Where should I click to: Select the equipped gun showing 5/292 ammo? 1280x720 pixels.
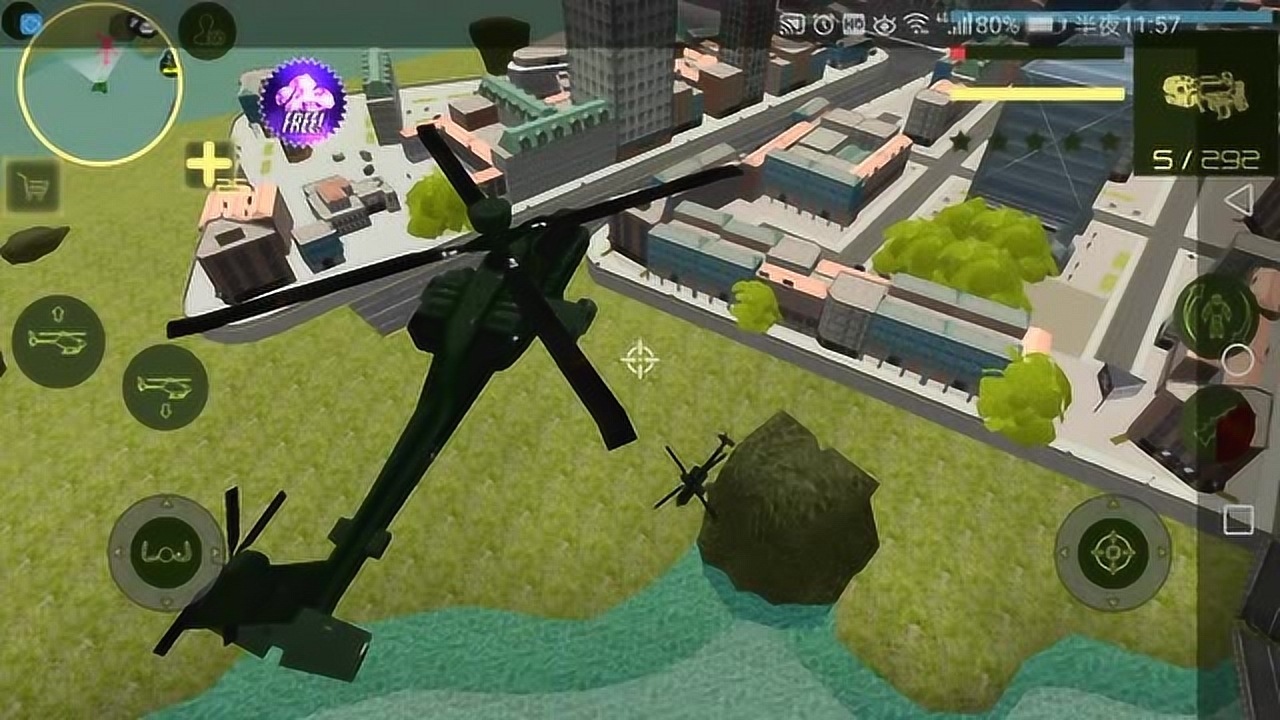click(1206, 95)
